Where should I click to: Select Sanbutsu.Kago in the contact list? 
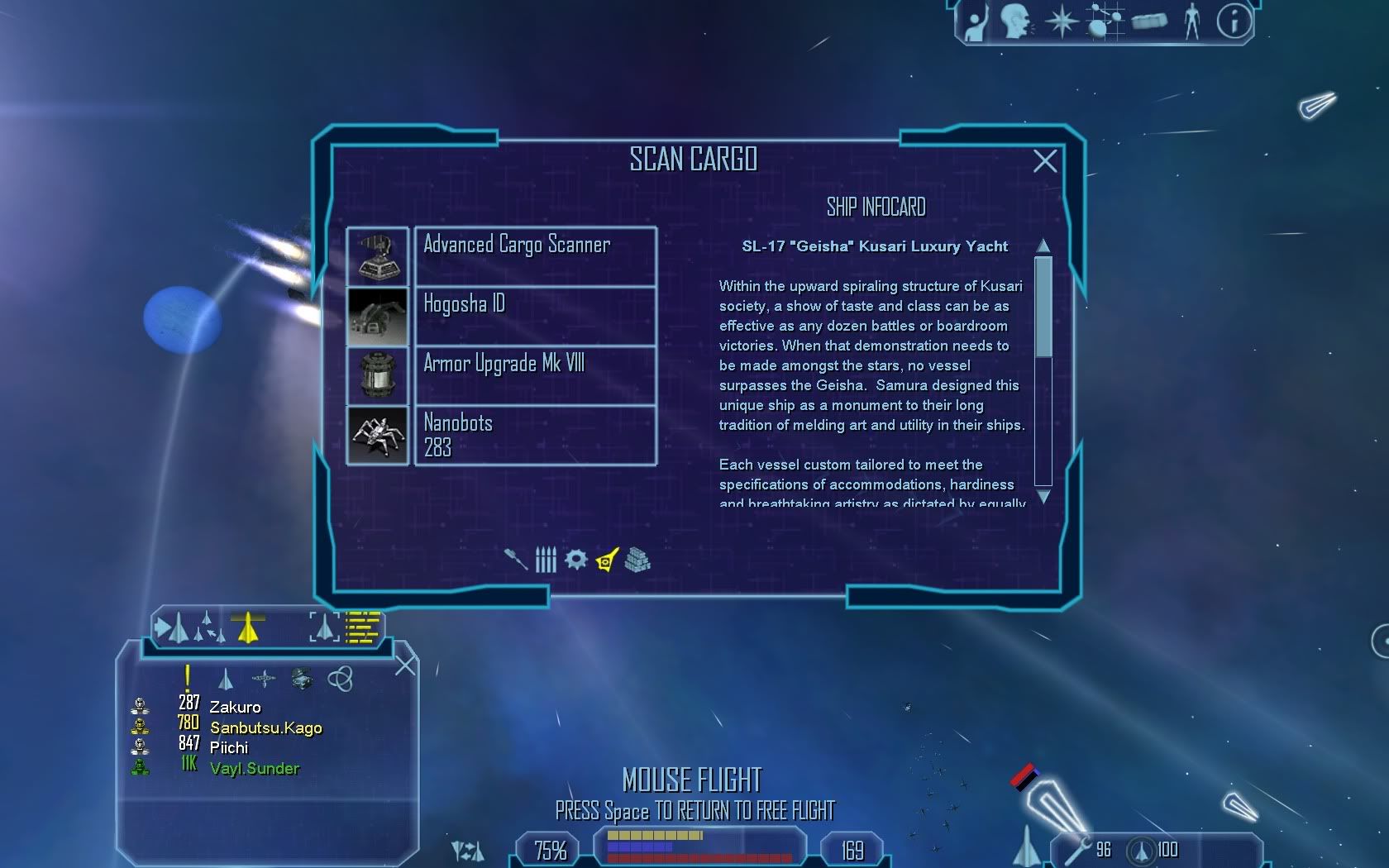265,727
